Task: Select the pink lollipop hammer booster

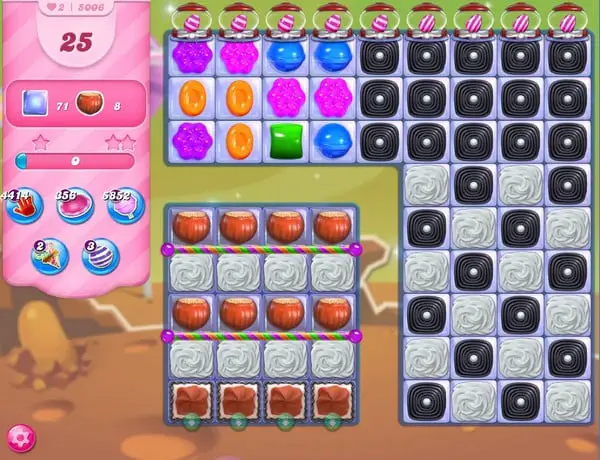Action: 120,207
